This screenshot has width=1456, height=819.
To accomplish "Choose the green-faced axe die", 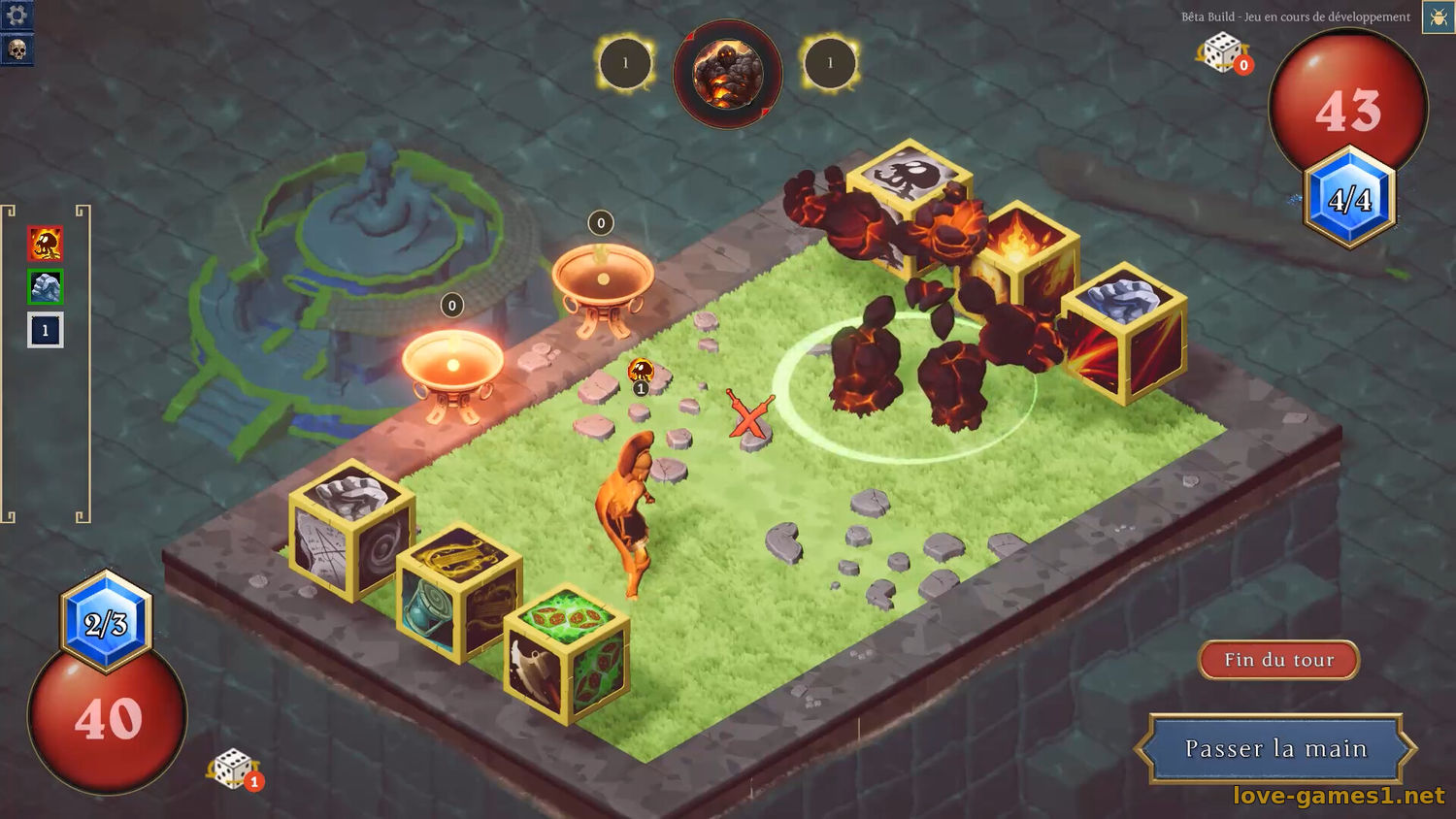I will pos(567,654).
